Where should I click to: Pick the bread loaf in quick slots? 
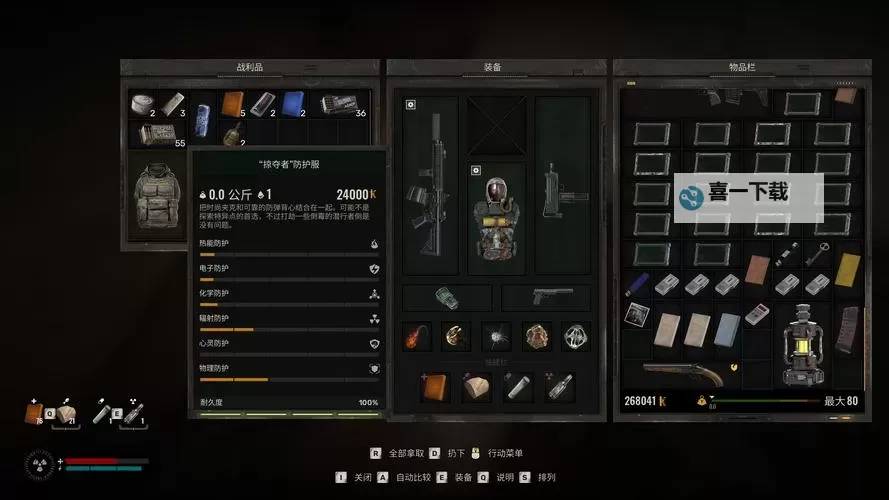[476, 387]
